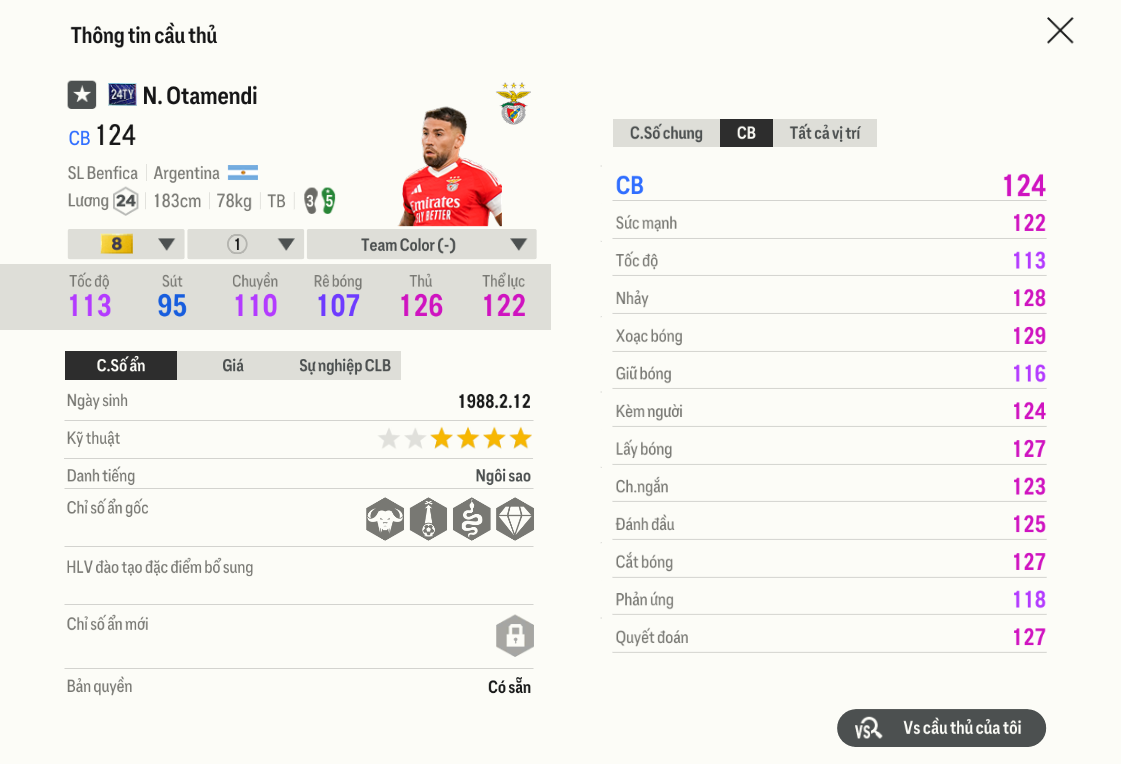The image size is (1121, 764).
Task: Switch to the C.Số ẩn tab
Action: tap(121, 366)
